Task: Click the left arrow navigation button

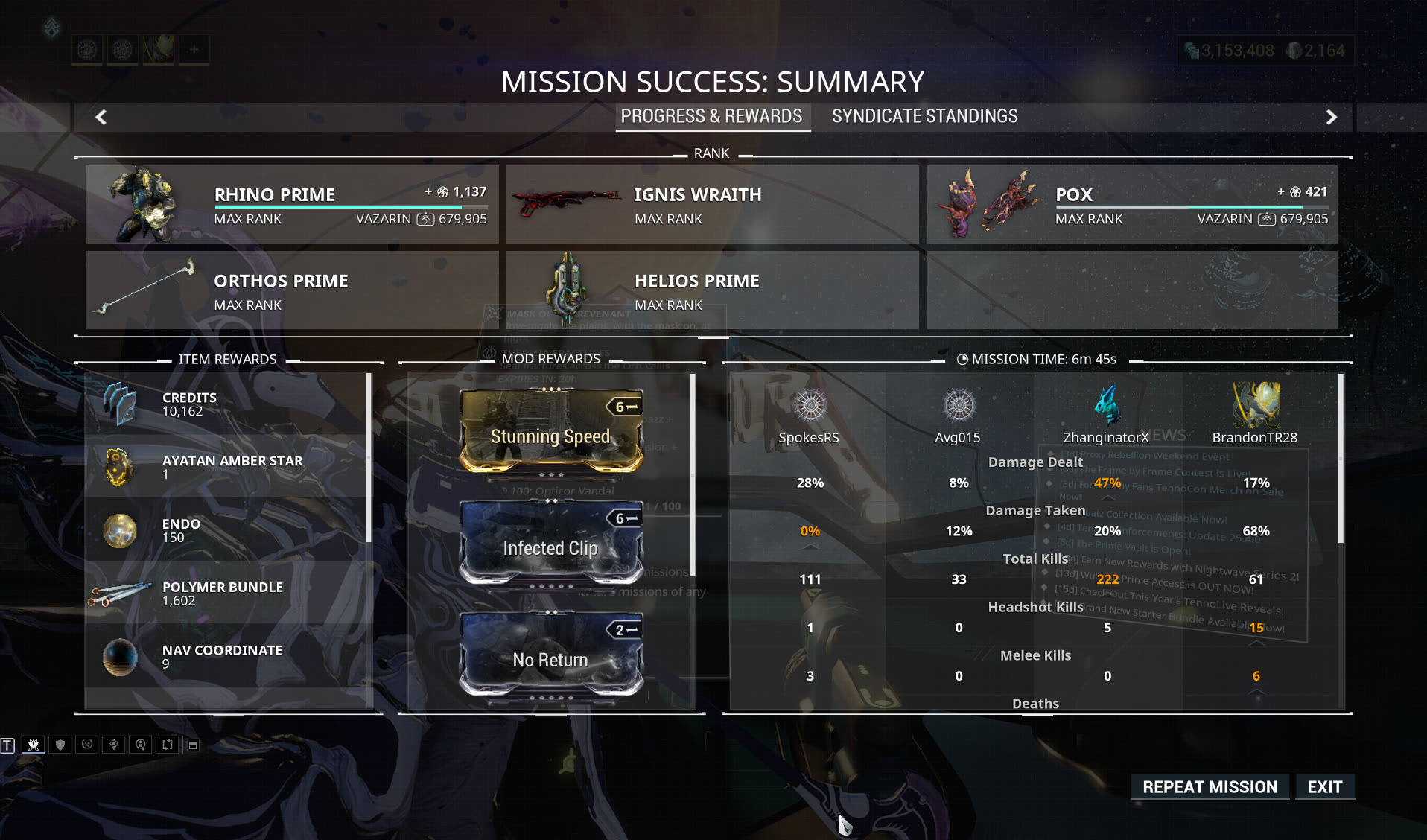Action: 101,117
